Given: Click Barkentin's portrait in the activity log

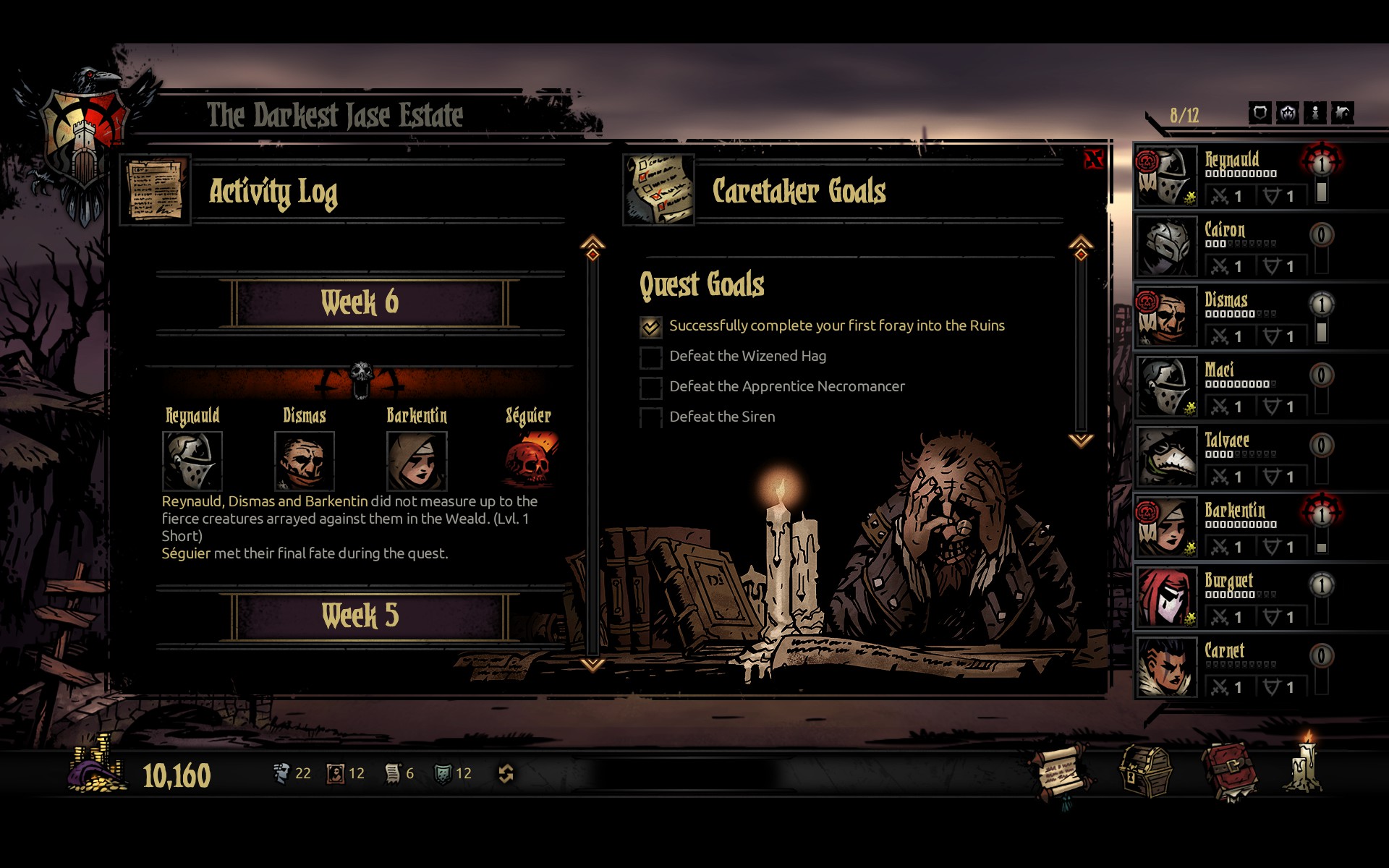Looking at the screenshot, I should (x=417, y=461).
